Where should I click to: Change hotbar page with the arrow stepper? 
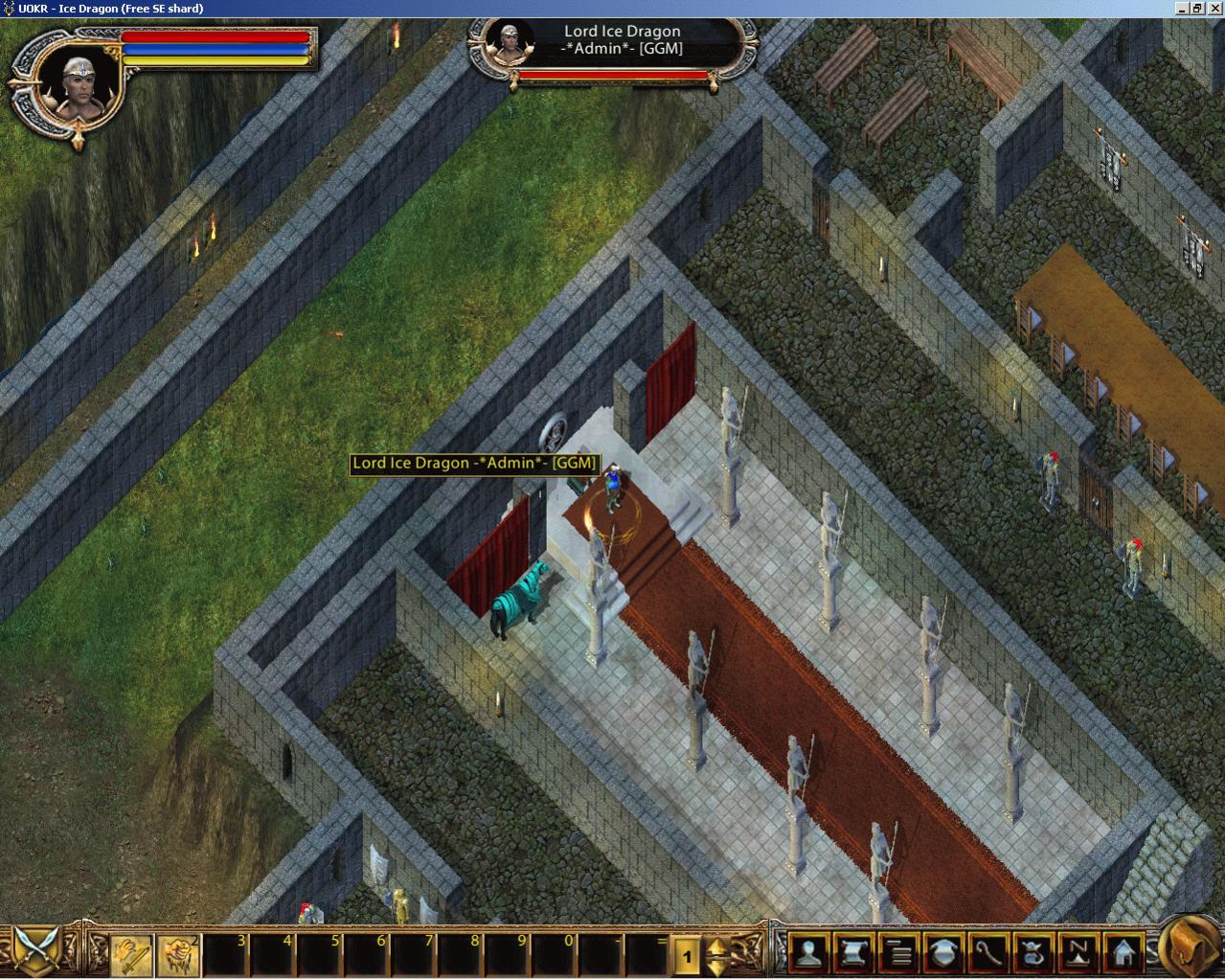point(716,955)
